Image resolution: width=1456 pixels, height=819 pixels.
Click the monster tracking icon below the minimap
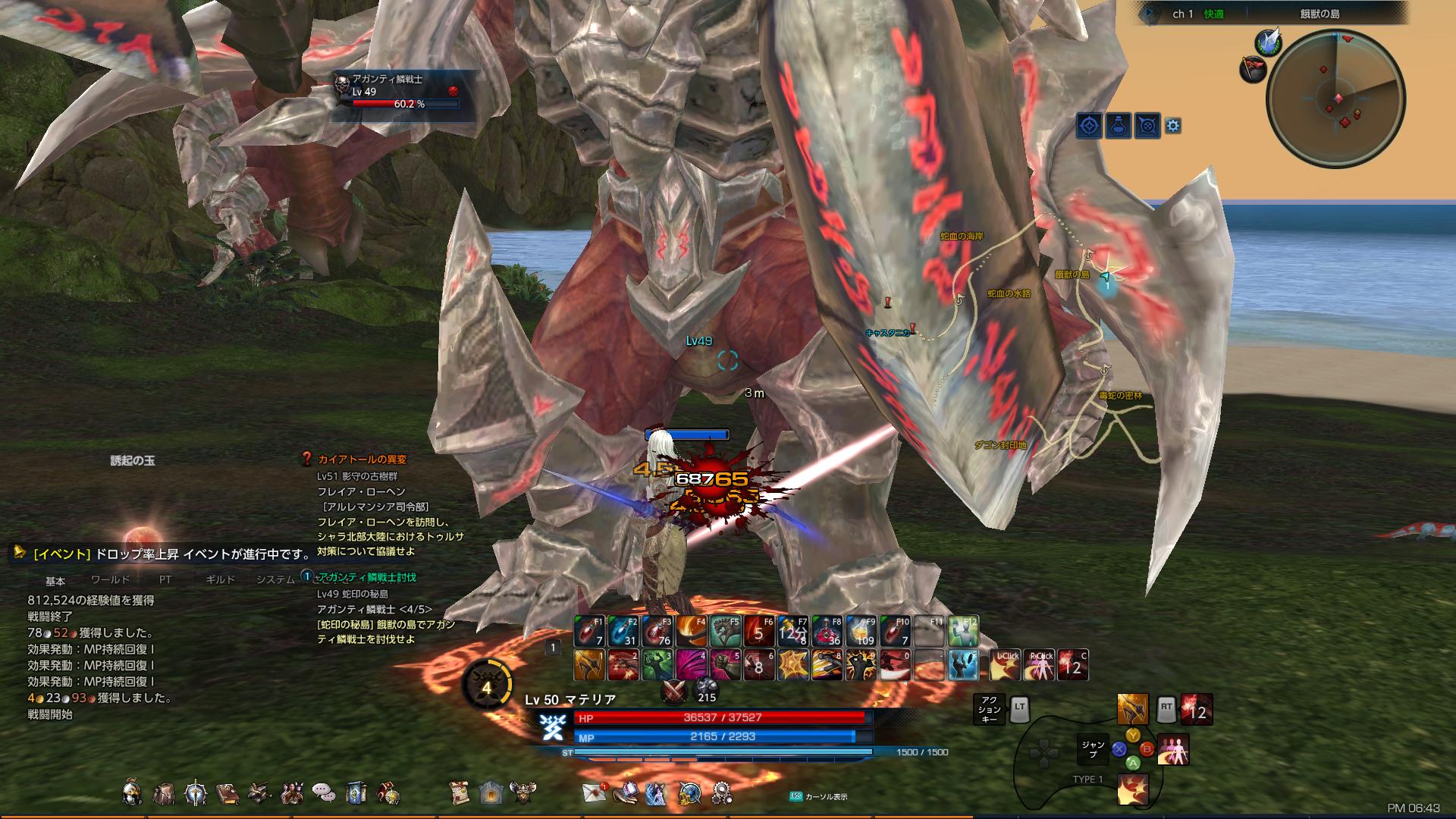(1147, 124)
